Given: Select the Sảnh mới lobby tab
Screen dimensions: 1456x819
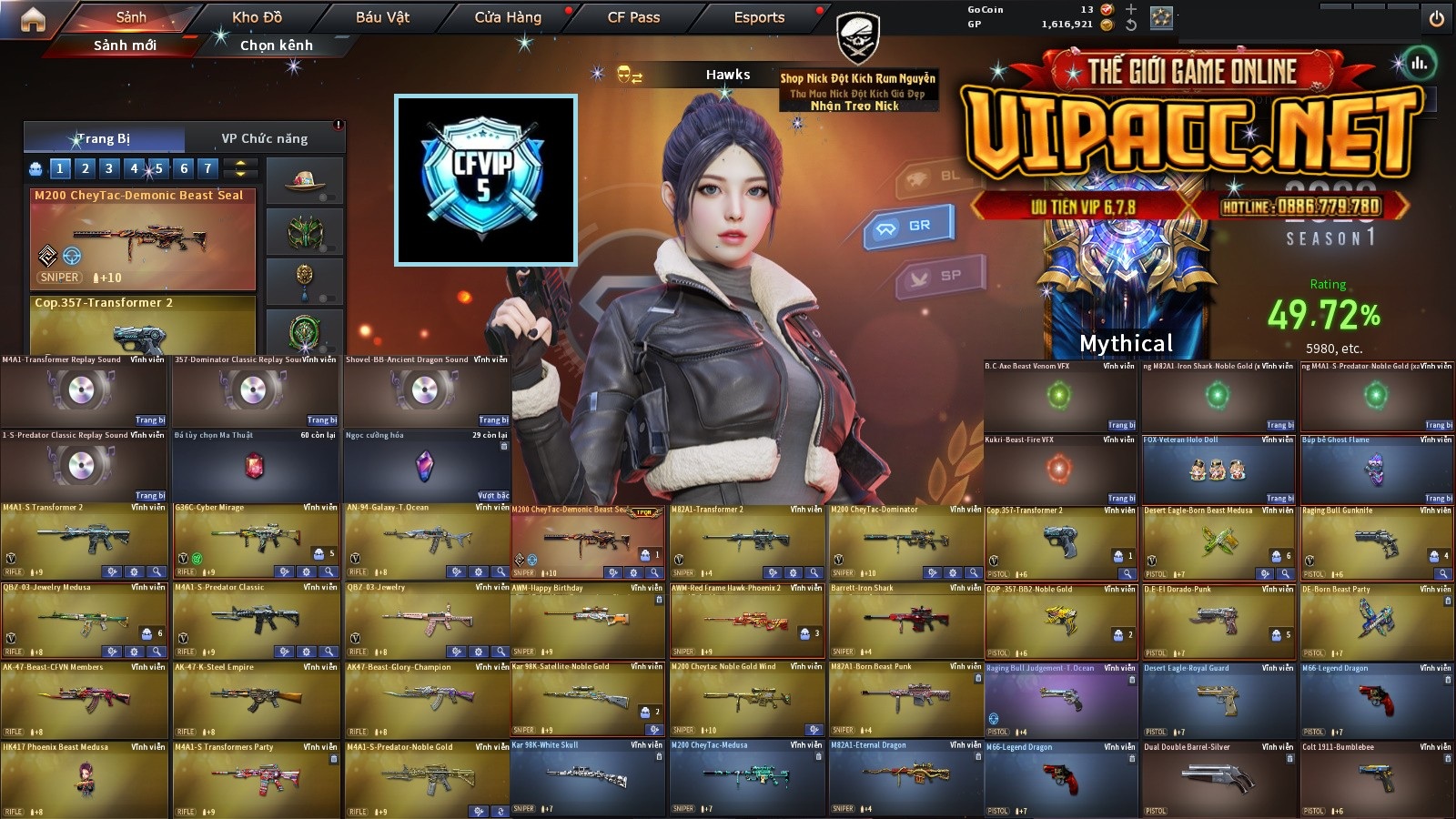Looking at the screenshot, I should 125,45.
